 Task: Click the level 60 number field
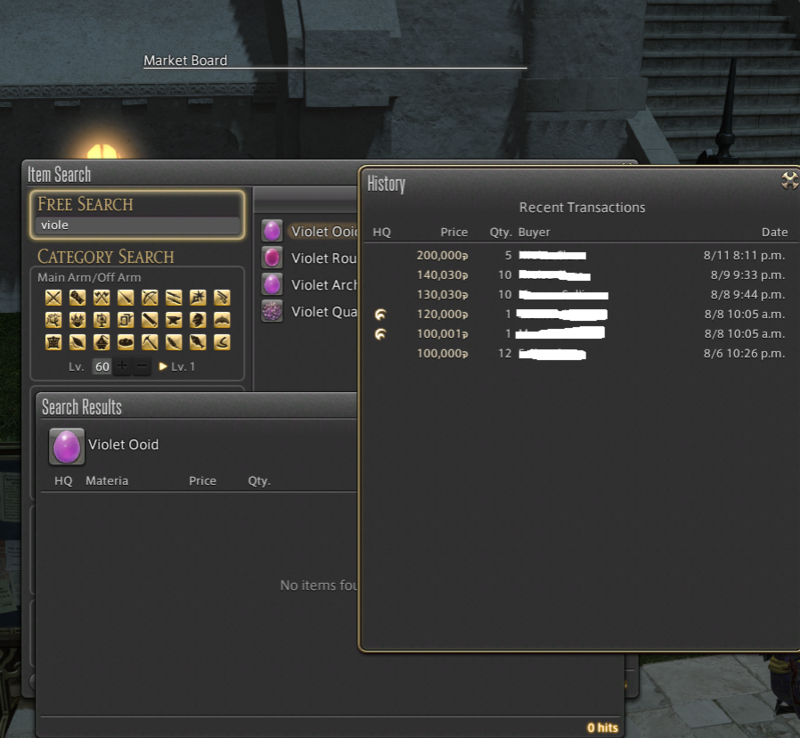point(101,367)
